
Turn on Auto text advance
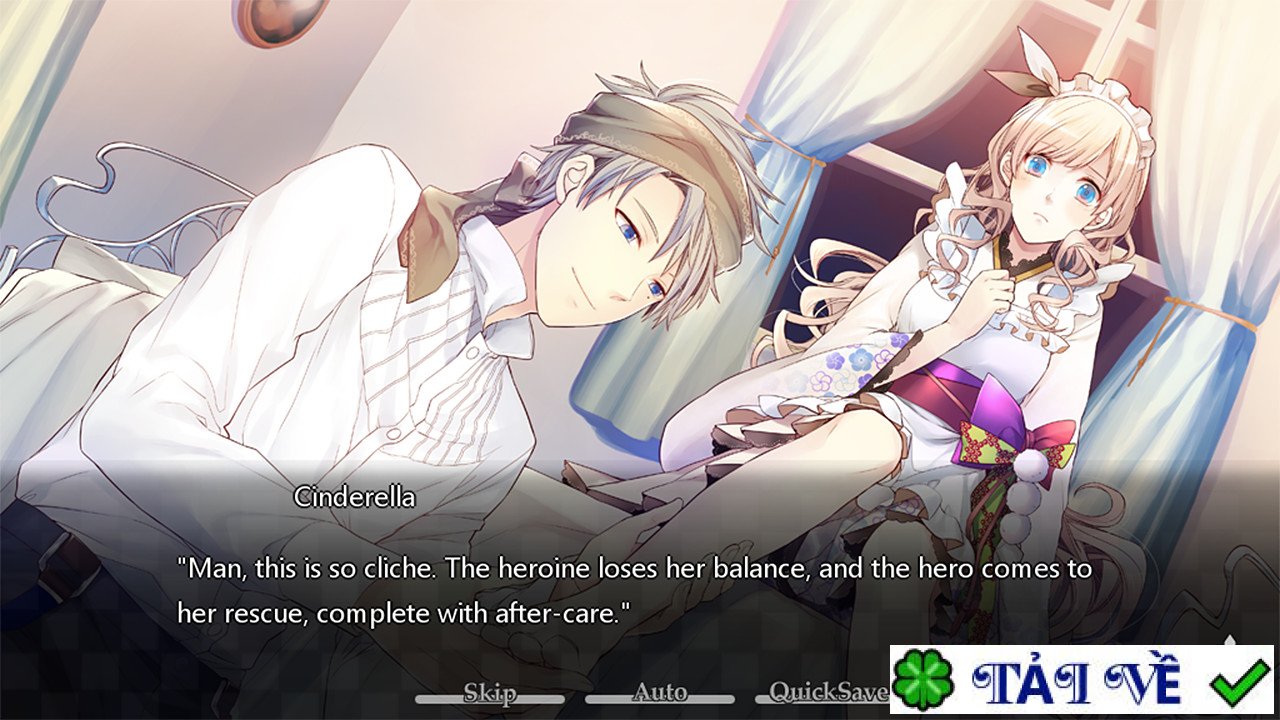pyautogui.click(x=660, y=693)
